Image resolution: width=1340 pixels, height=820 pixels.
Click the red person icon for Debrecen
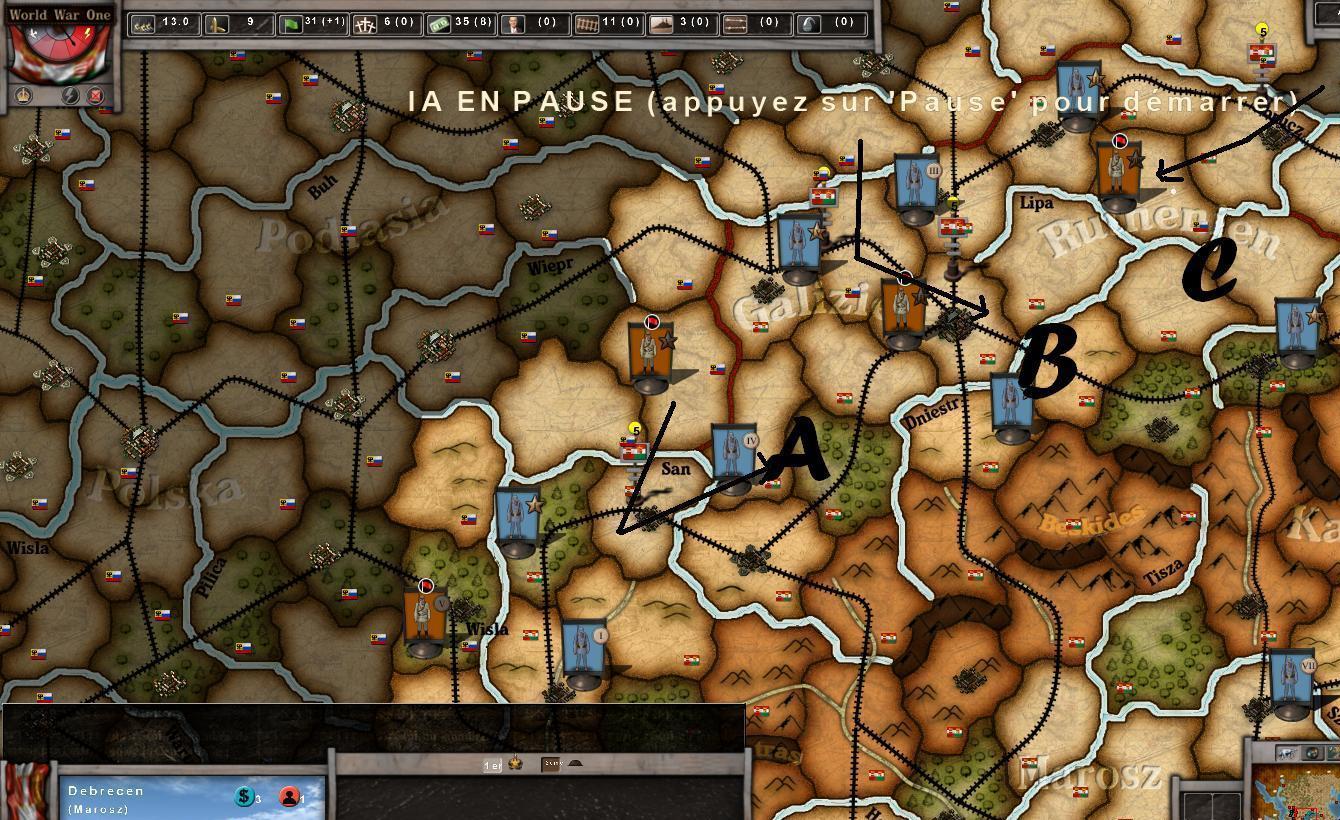pos(289,796)
